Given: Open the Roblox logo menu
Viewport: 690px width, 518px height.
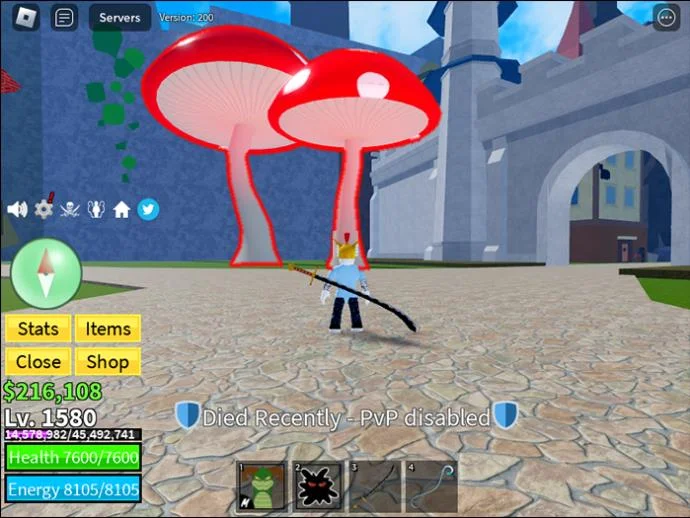Looking at the screenshot, I should 26,17.
